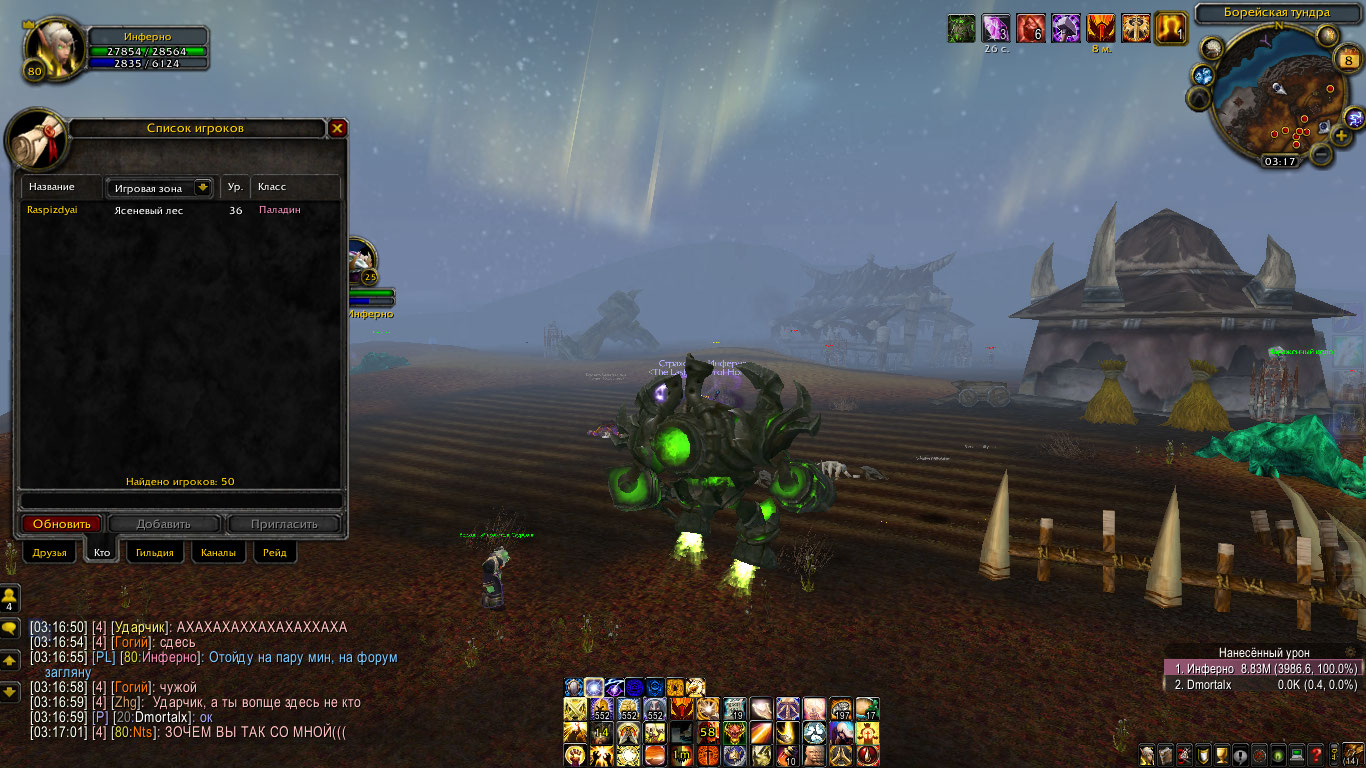1366x768 pixels.
Task: Zoom in the minimap with the plus button
Action: point(1341,135)
